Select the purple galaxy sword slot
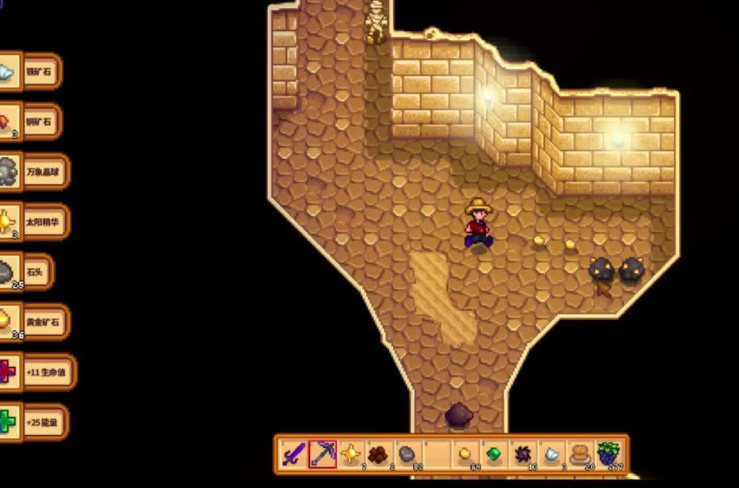 [293, 454]
